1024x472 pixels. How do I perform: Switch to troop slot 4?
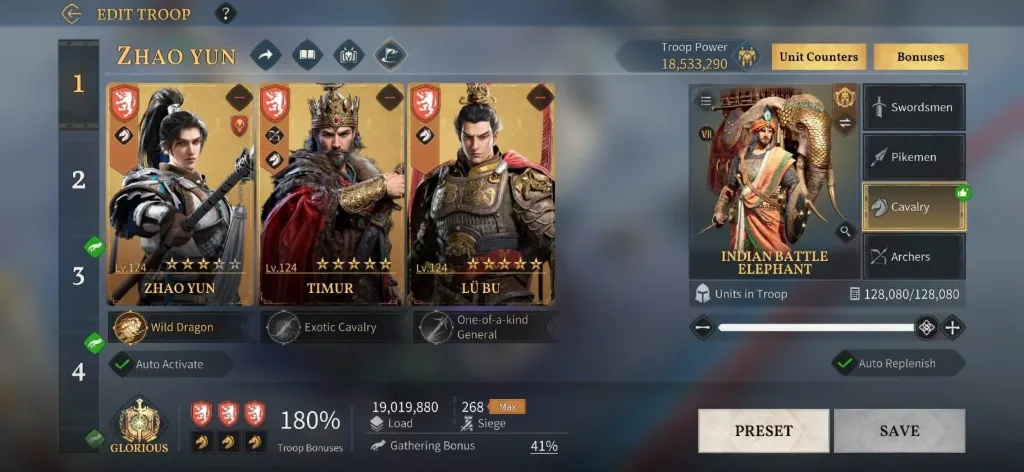point(78,371)
